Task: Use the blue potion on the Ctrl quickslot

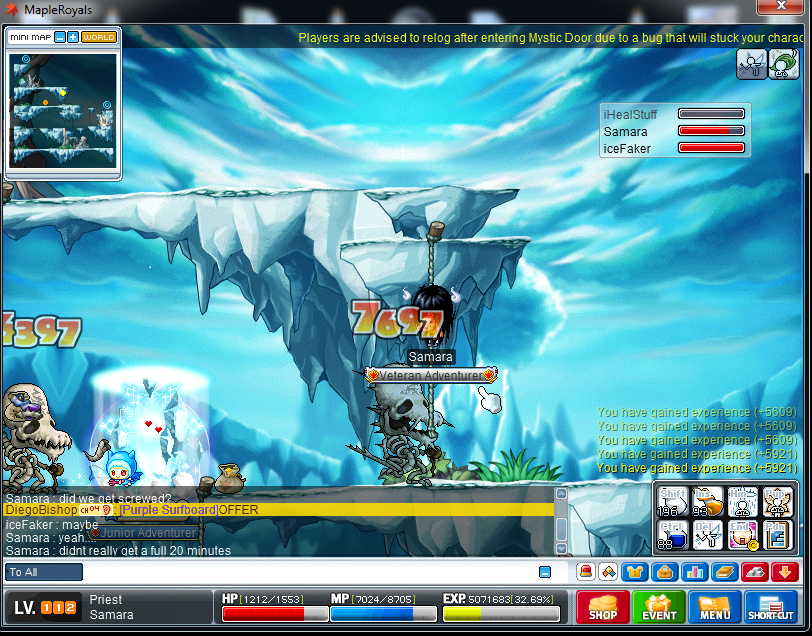Action: click(670, 535)
